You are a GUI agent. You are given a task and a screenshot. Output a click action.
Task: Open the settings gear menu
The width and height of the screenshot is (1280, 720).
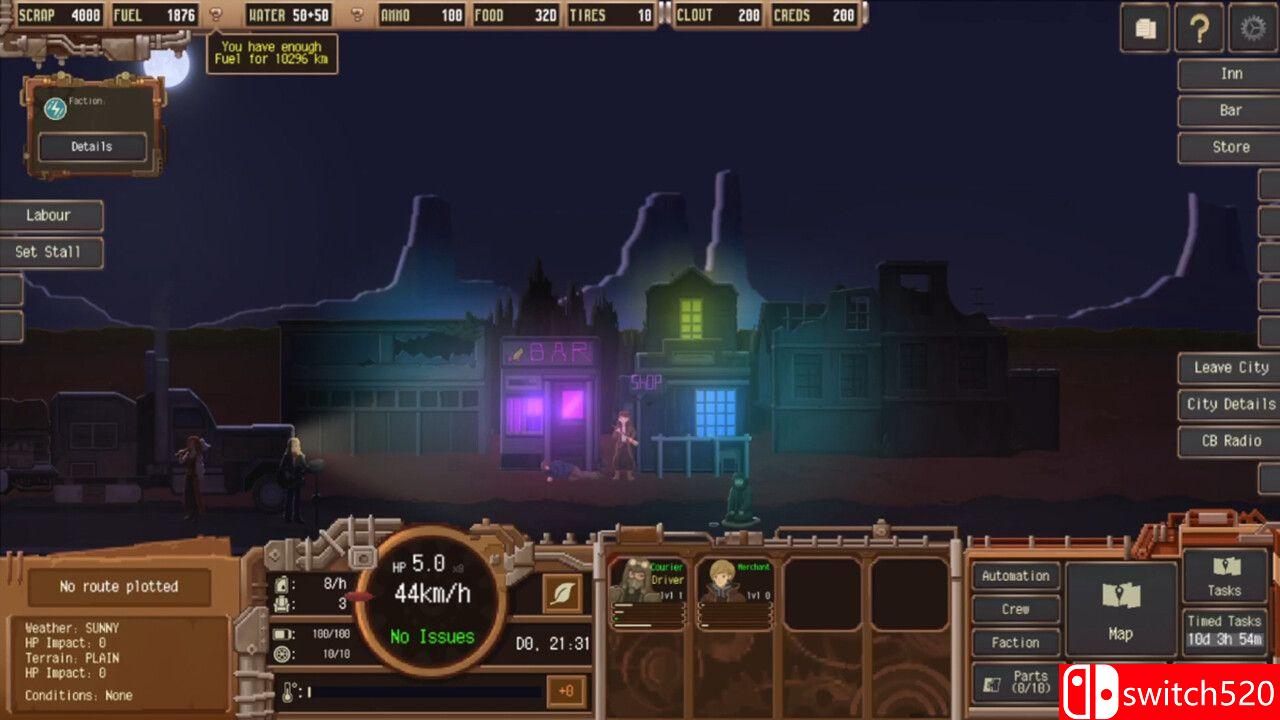coord(1251,28)
